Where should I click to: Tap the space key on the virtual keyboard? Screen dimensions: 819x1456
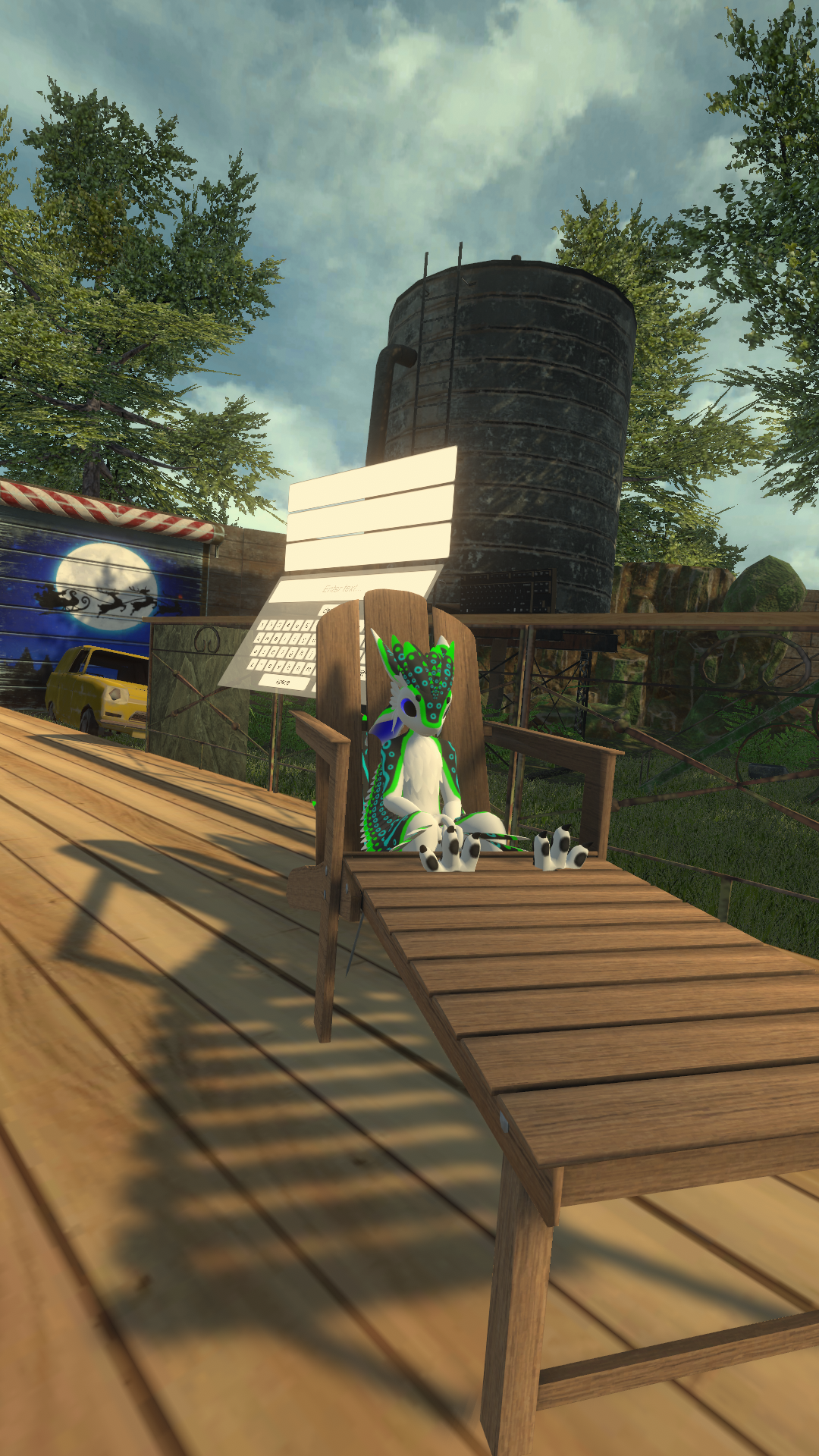pyautogui.click(x=284, y=682)
